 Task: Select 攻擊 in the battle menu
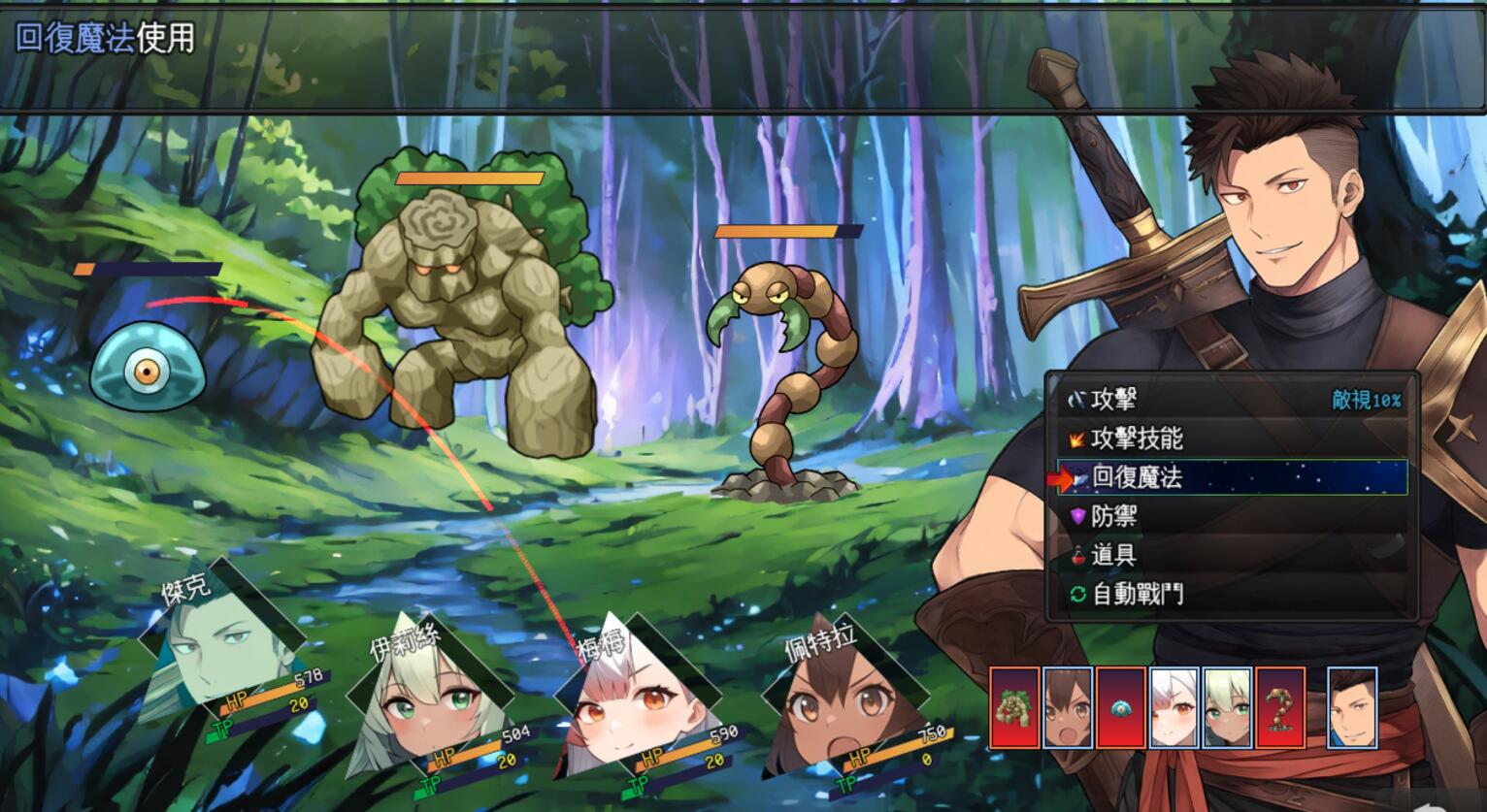pos(1113,400)
